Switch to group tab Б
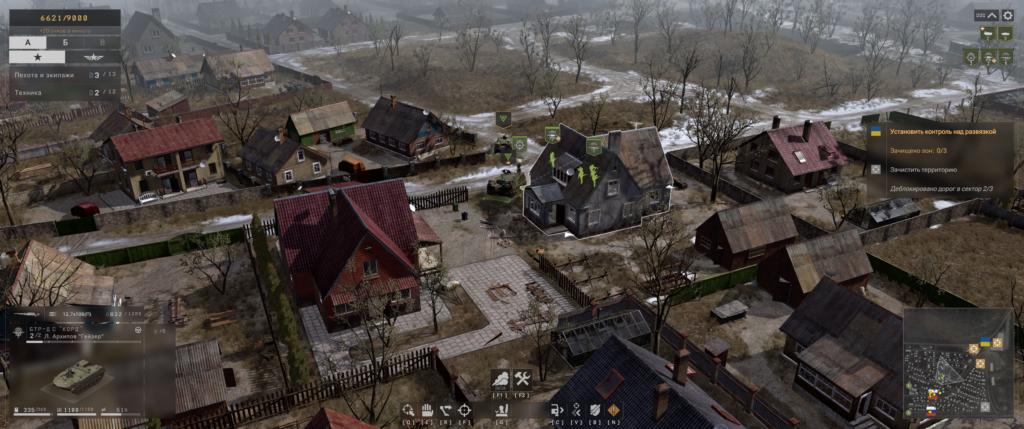Screen dimensions: 1024x429 [x=65, y=43]
